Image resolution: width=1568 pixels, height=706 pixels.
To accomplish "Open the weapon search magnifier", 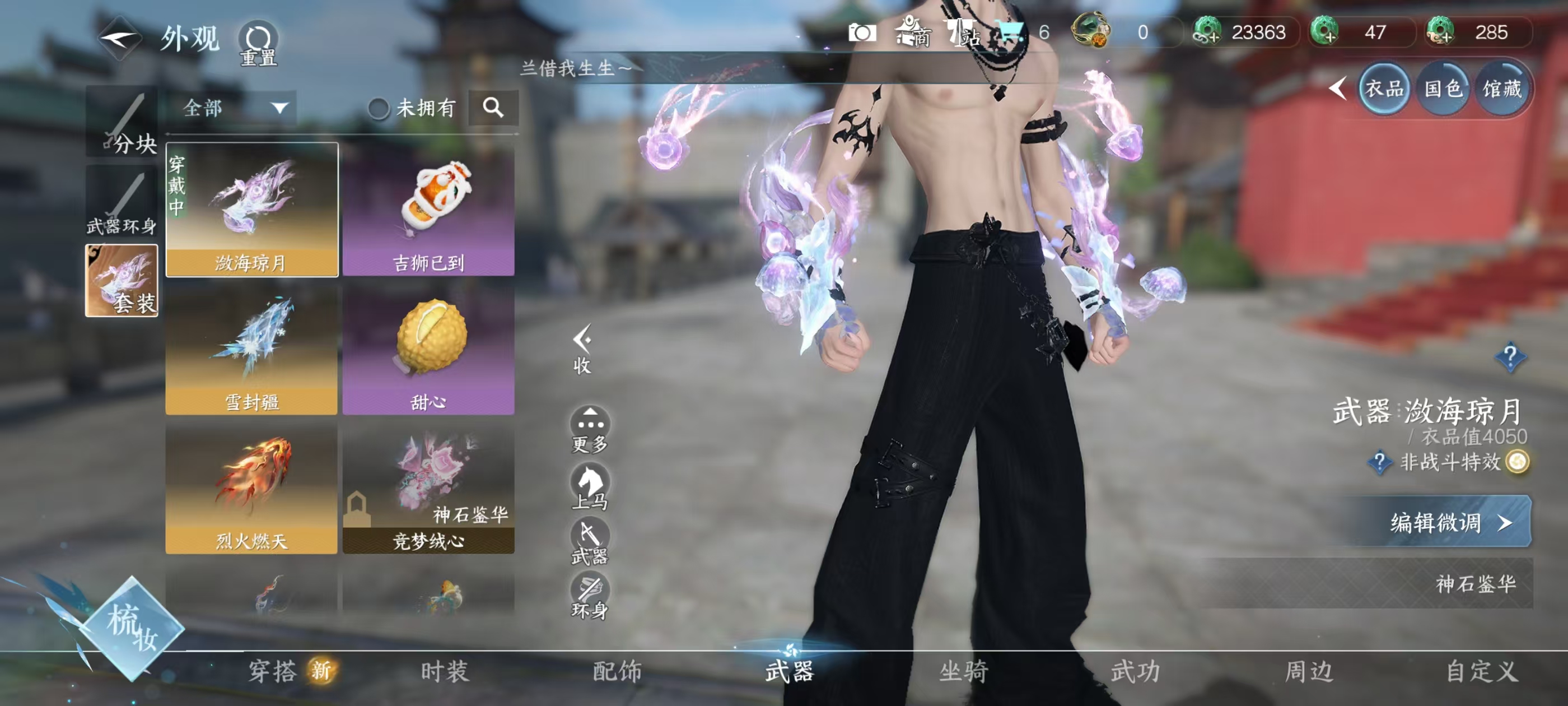I will (493, 109).
